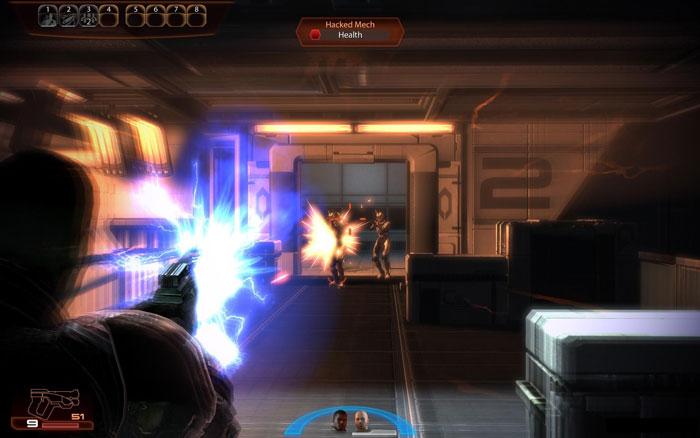Activate the power in quick slot 1
Screen dimensions: 700x438
pyautogui.click(x=46, y=16)
